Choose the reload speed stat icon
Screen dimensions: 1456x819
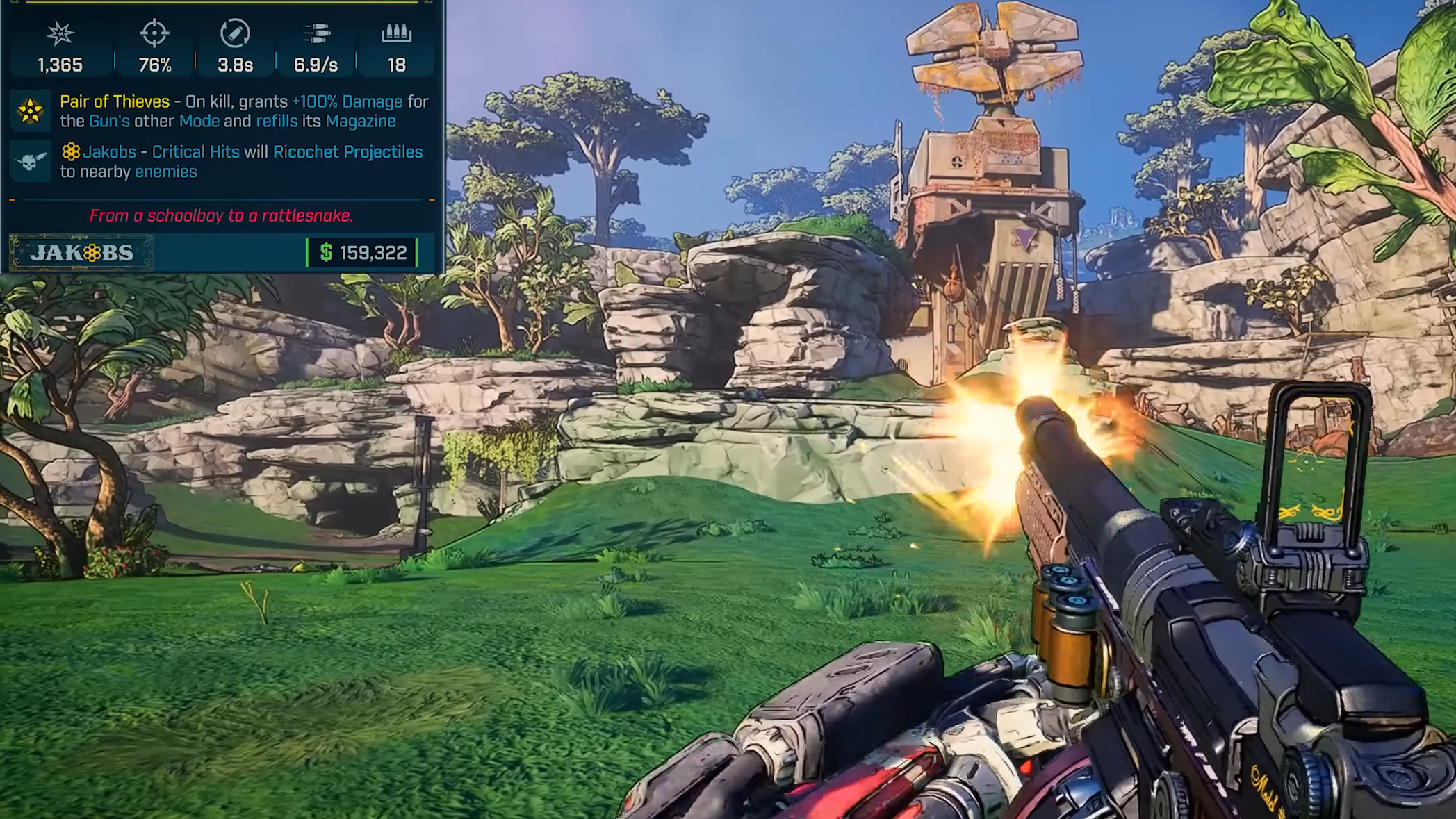point(235,33)
